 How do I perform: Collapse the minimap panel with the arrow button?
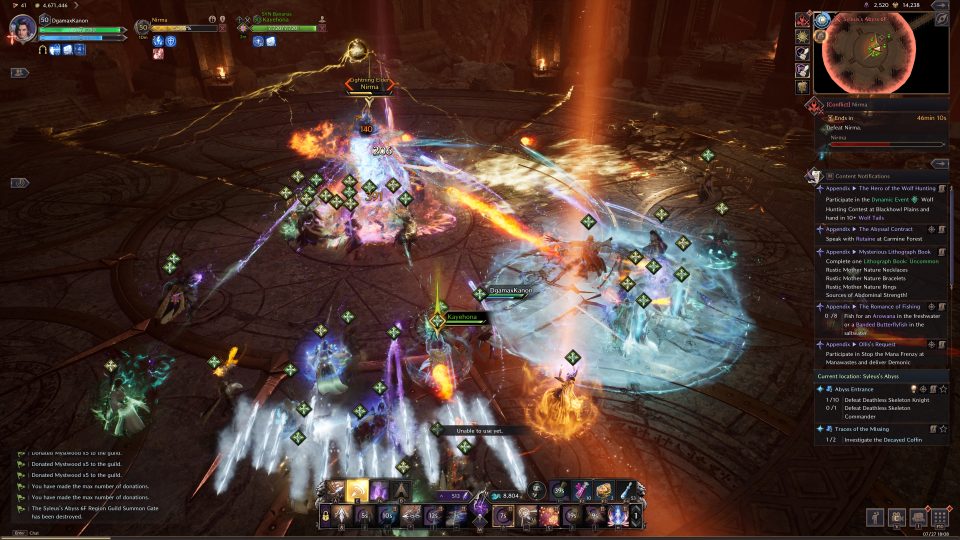click(939, 18)
